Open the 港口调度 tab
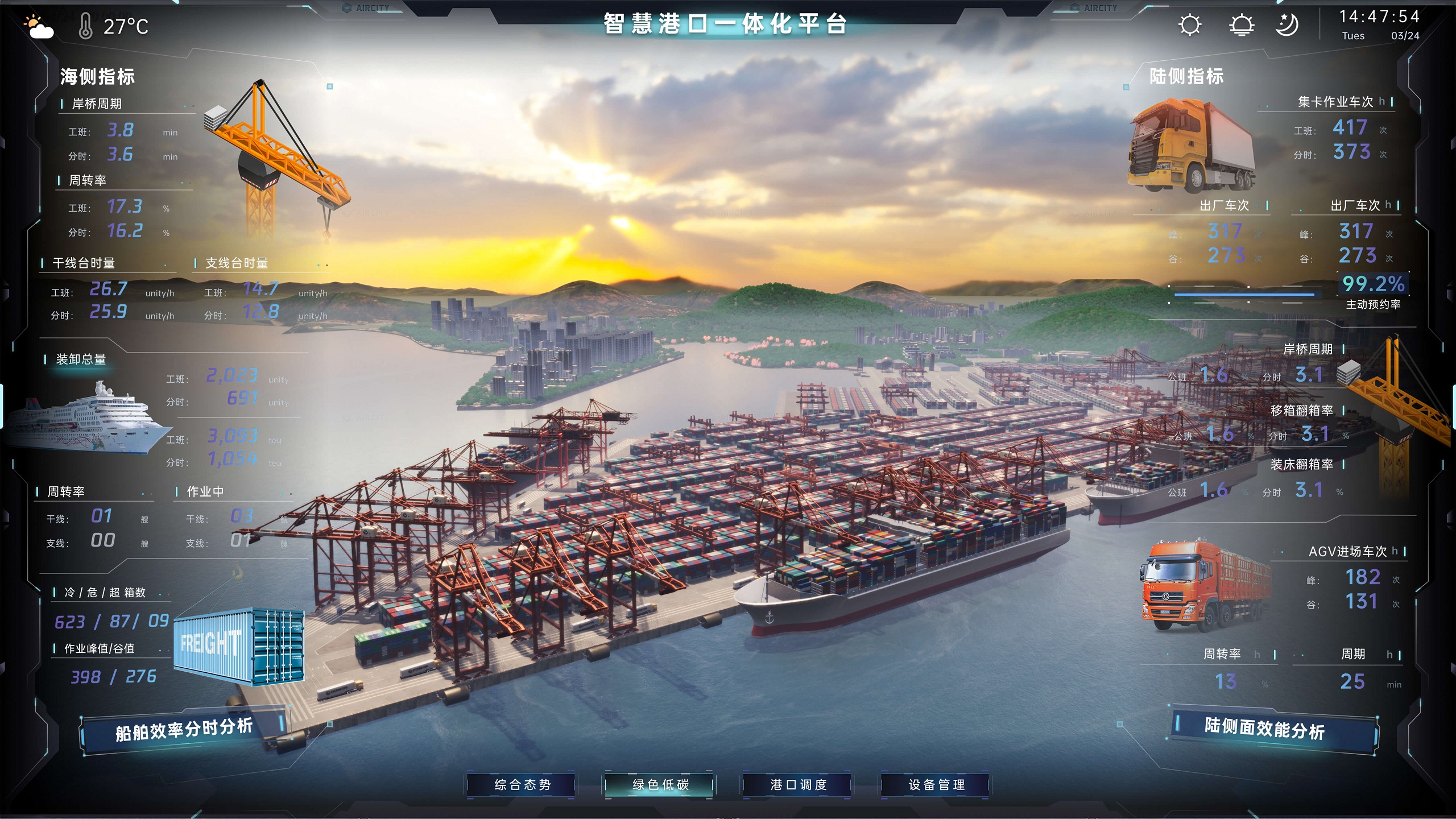1456x819 pixels. (798, 785)
